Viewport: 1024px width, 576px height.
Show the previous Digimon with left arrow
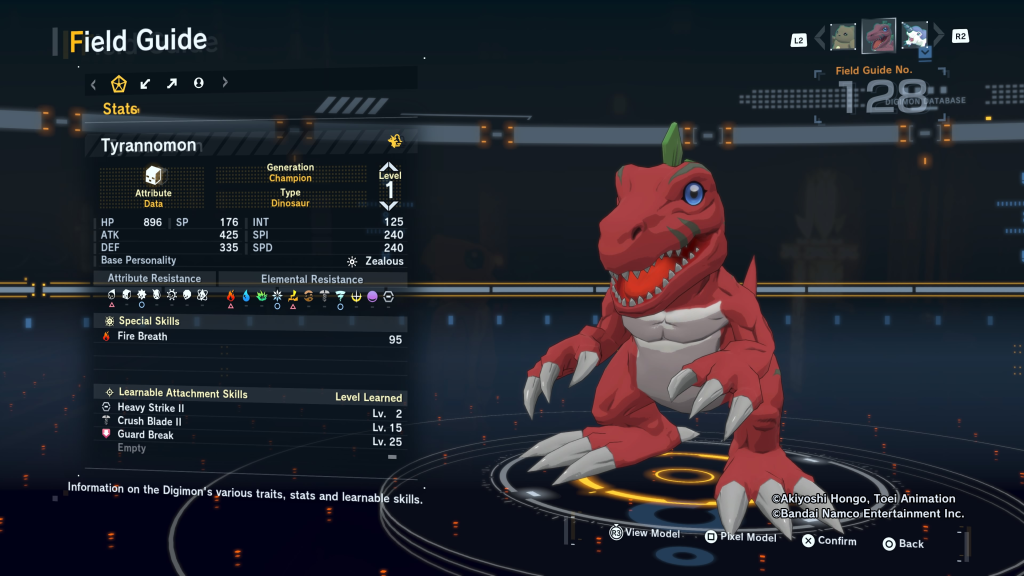tap(819, 38)
